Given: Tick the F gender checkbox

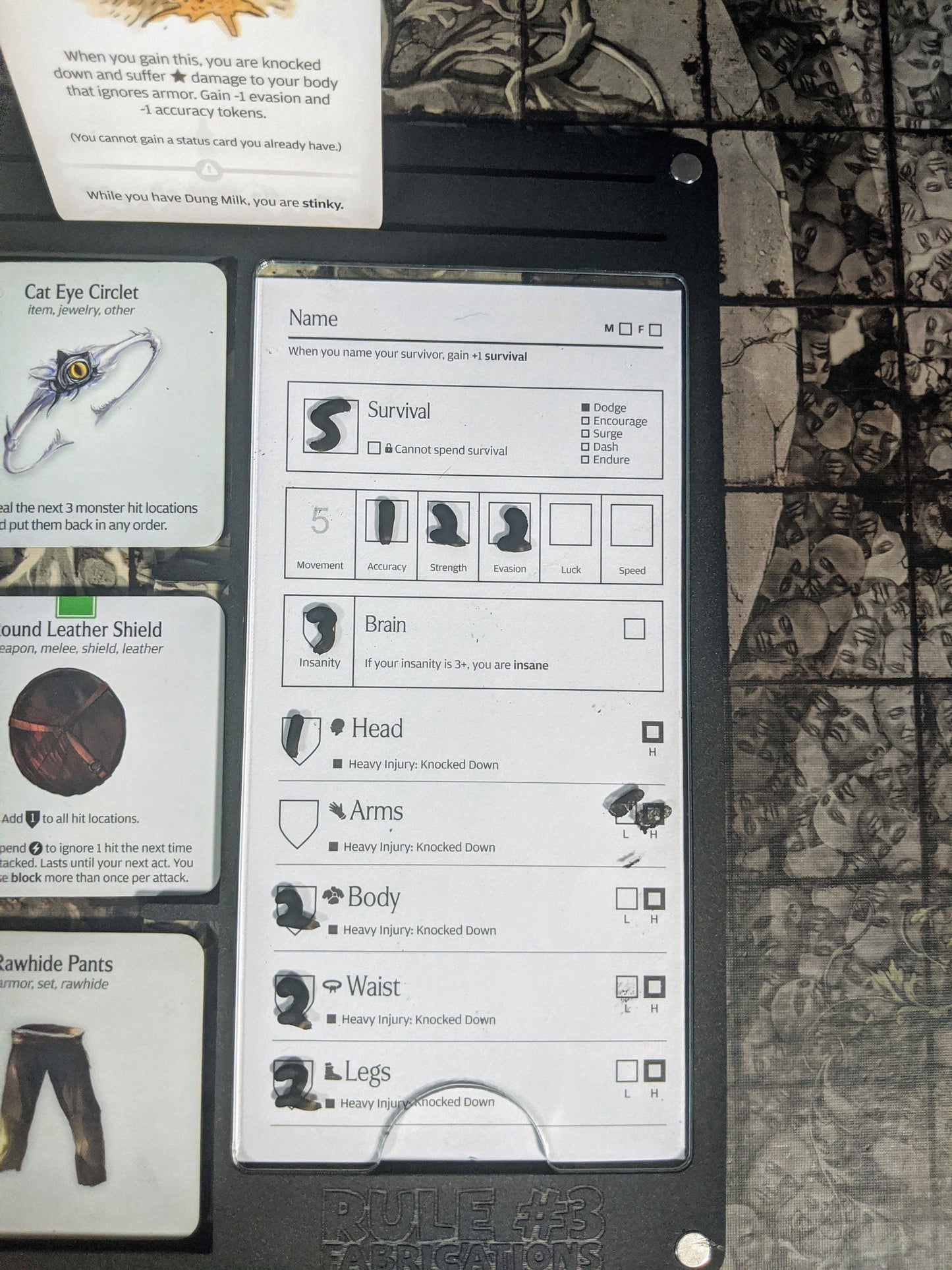Looking at the screenshot, I should 655,330.
